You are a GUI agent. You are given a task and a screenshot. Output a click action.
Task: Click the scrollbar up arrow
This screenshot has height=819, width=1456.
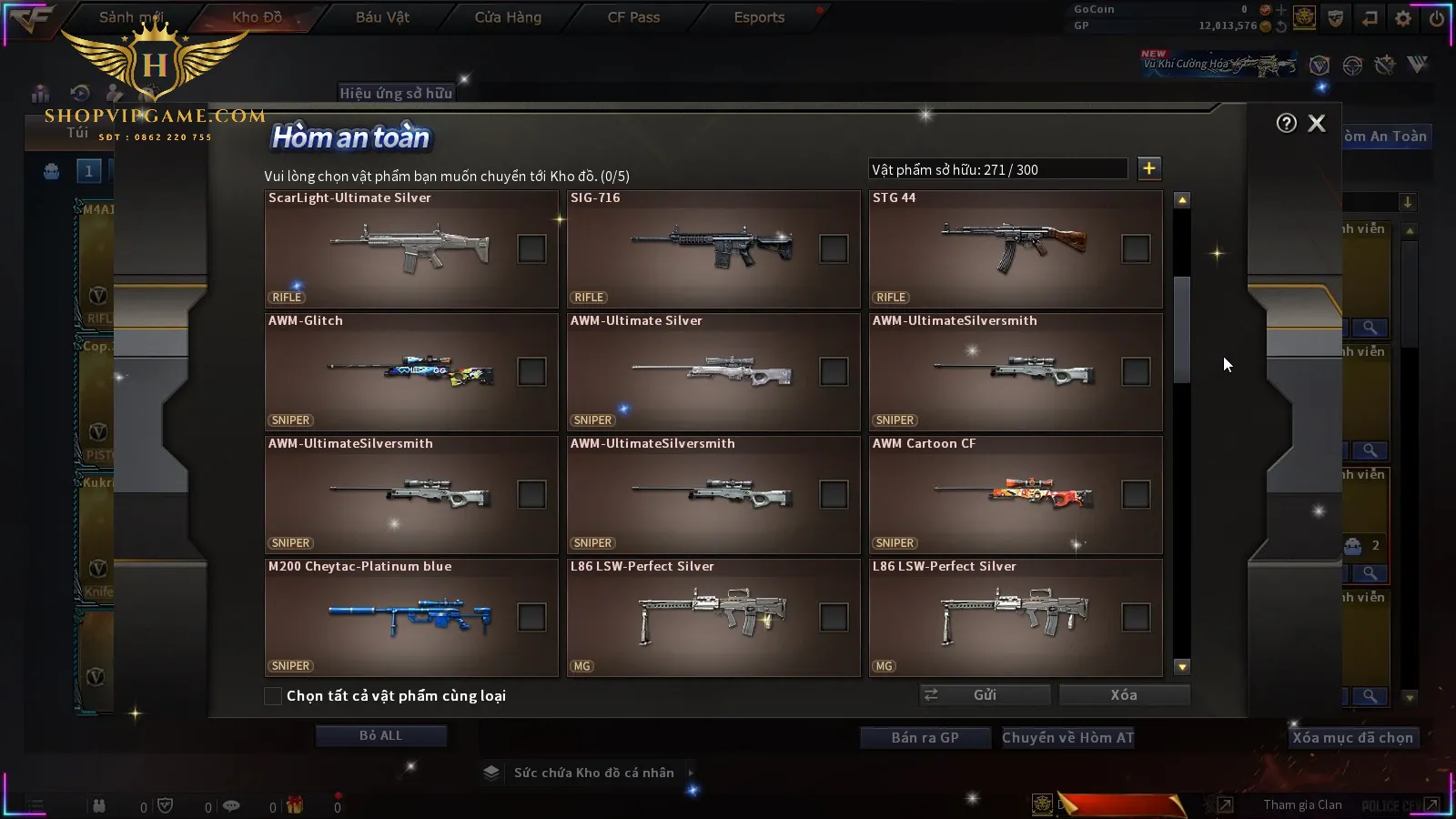(x=1182, y=200)
